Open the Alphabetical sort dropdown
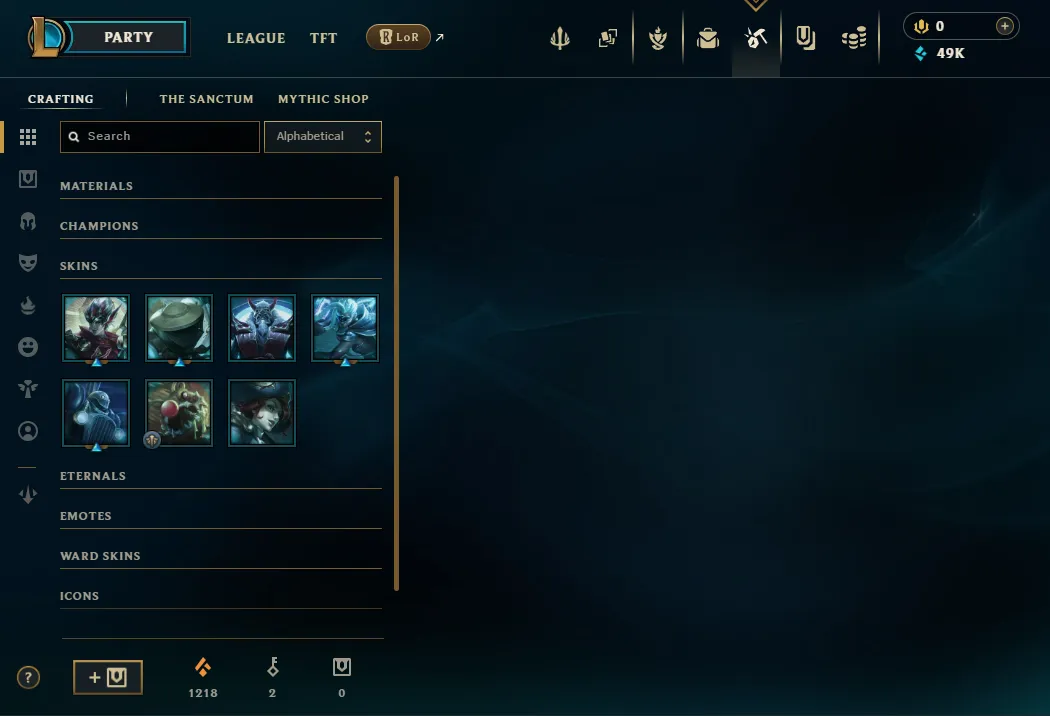Screen dimensions: 1050x716 pos(323,137)
